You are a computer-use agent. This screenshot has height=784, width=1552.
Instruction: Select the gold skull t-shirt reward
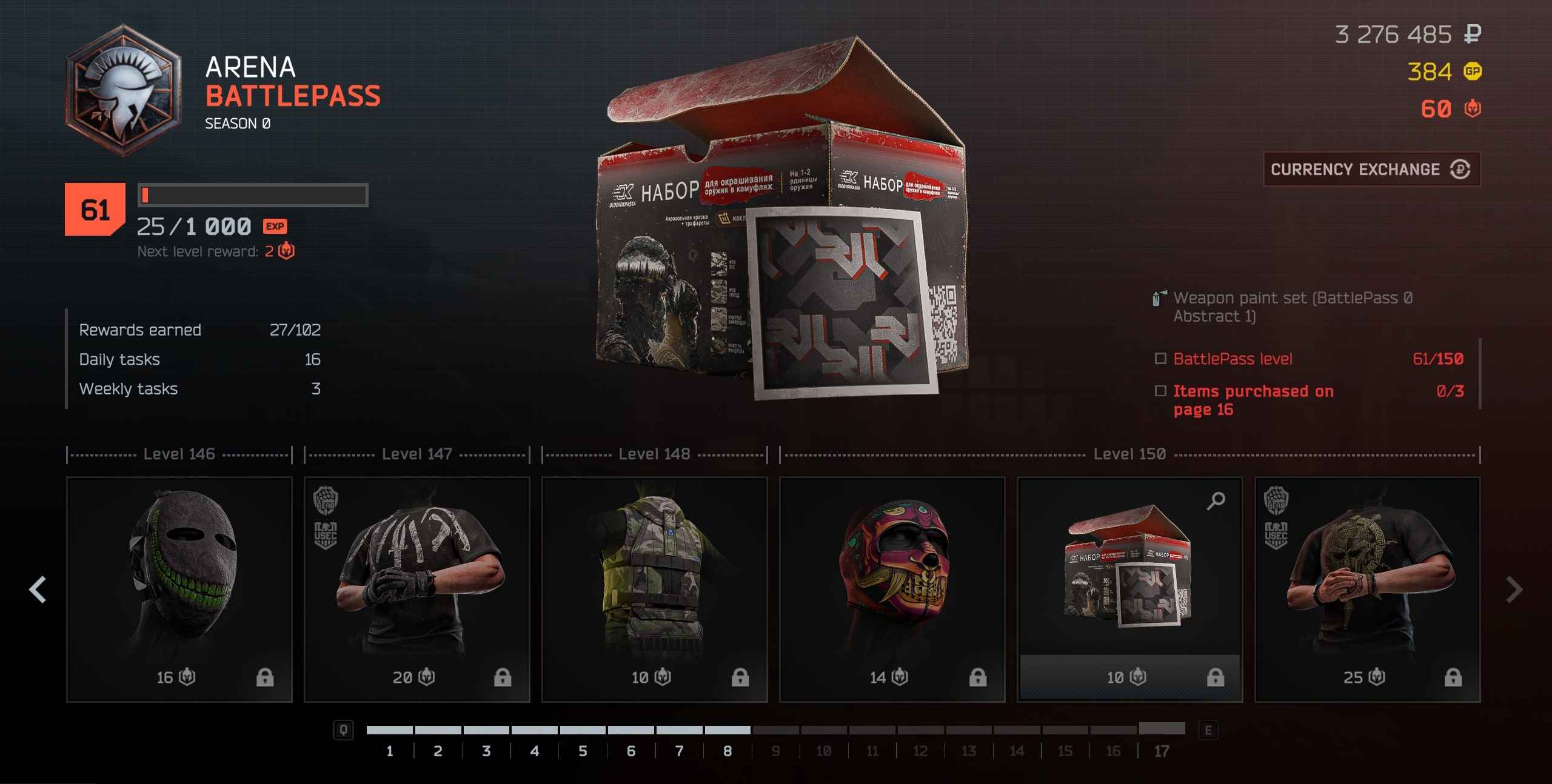[1368, 576]
